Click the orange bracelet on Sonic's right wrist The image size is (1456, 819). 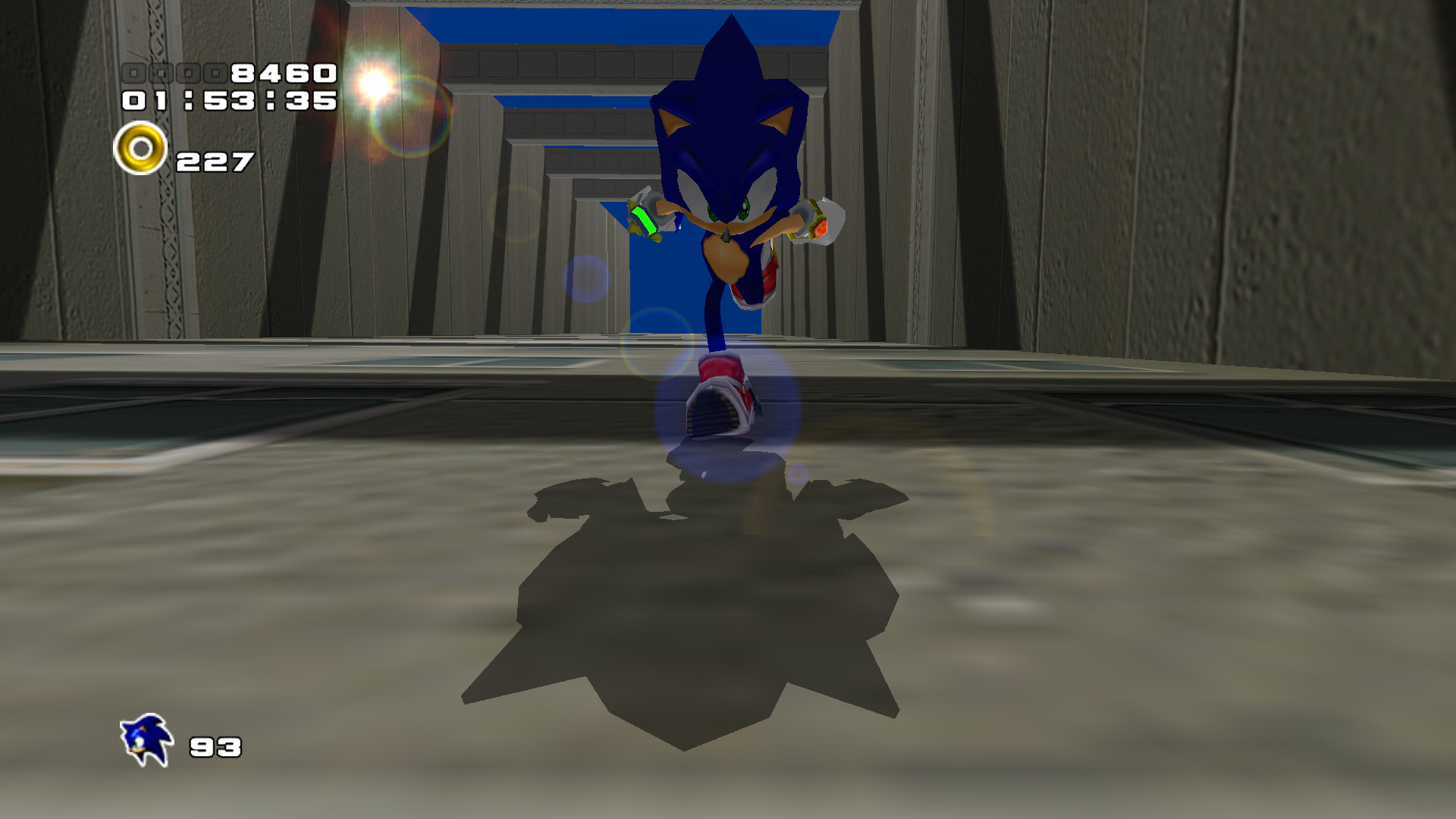pyautogui.click(x=817, y=227)
